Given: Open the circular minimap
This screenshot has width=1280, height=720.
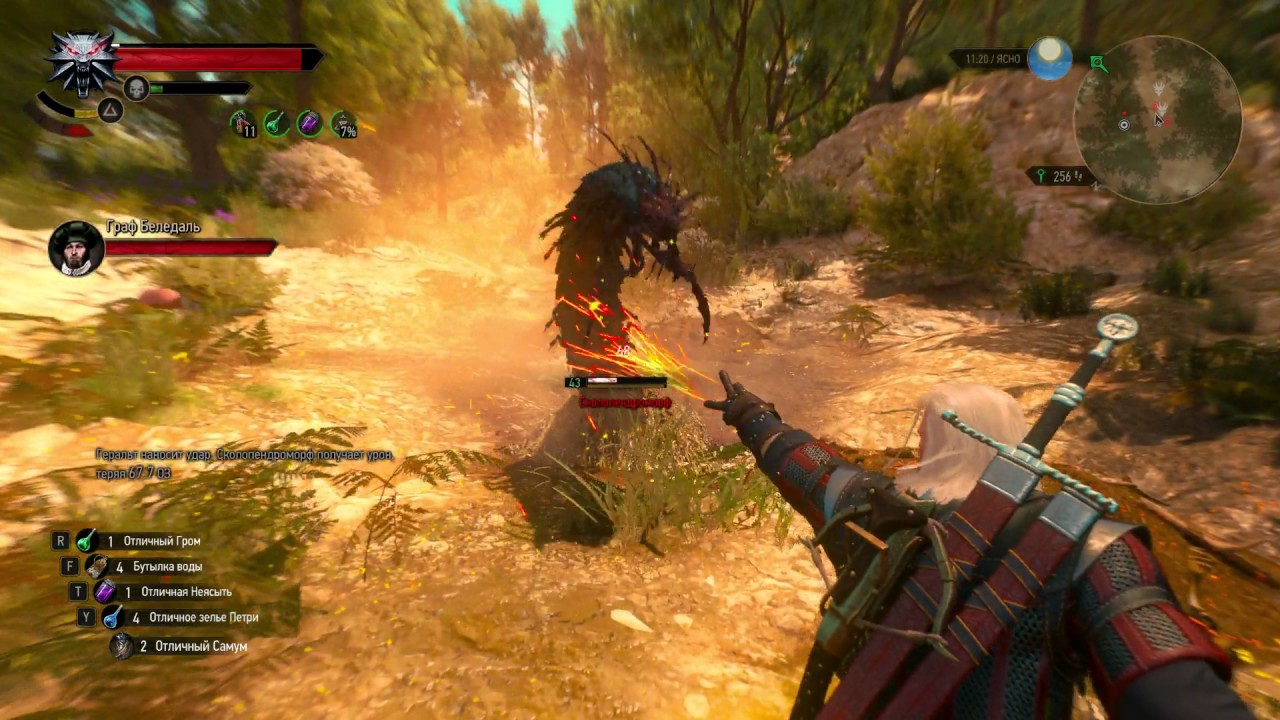Looking at the screenshot, I should pos(1157,120).
